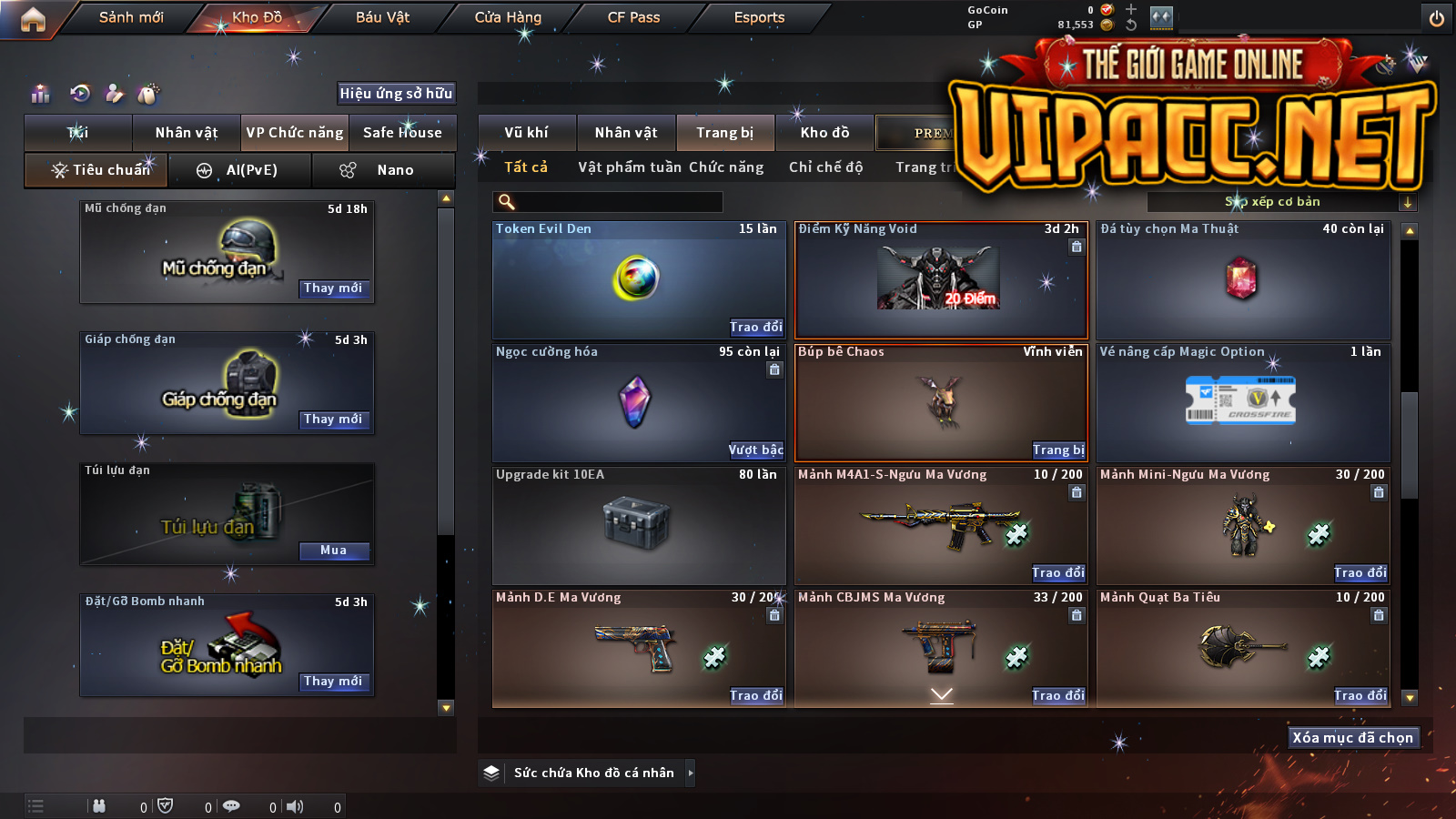
Task: Equip the Búp bê Chaos doll
Action: point(1057,450)
